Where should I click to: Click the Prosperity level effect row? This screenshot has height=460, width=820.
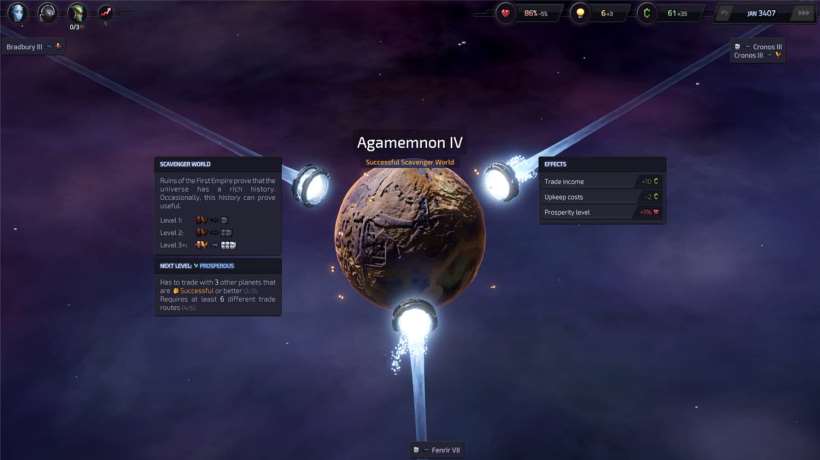(x=601, y=212)
